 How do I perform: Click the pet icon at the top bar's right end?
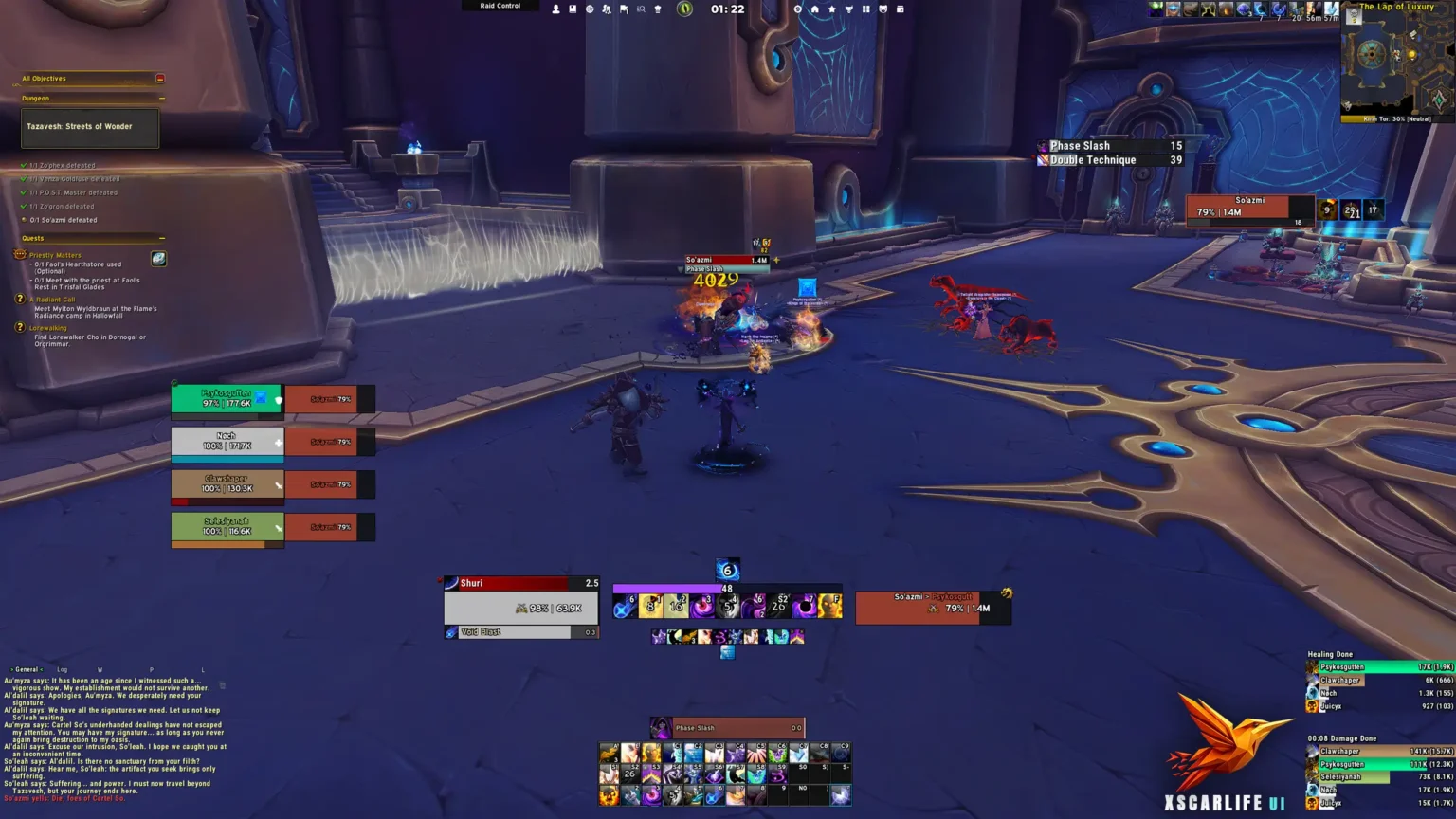click(x=883, y=8)
